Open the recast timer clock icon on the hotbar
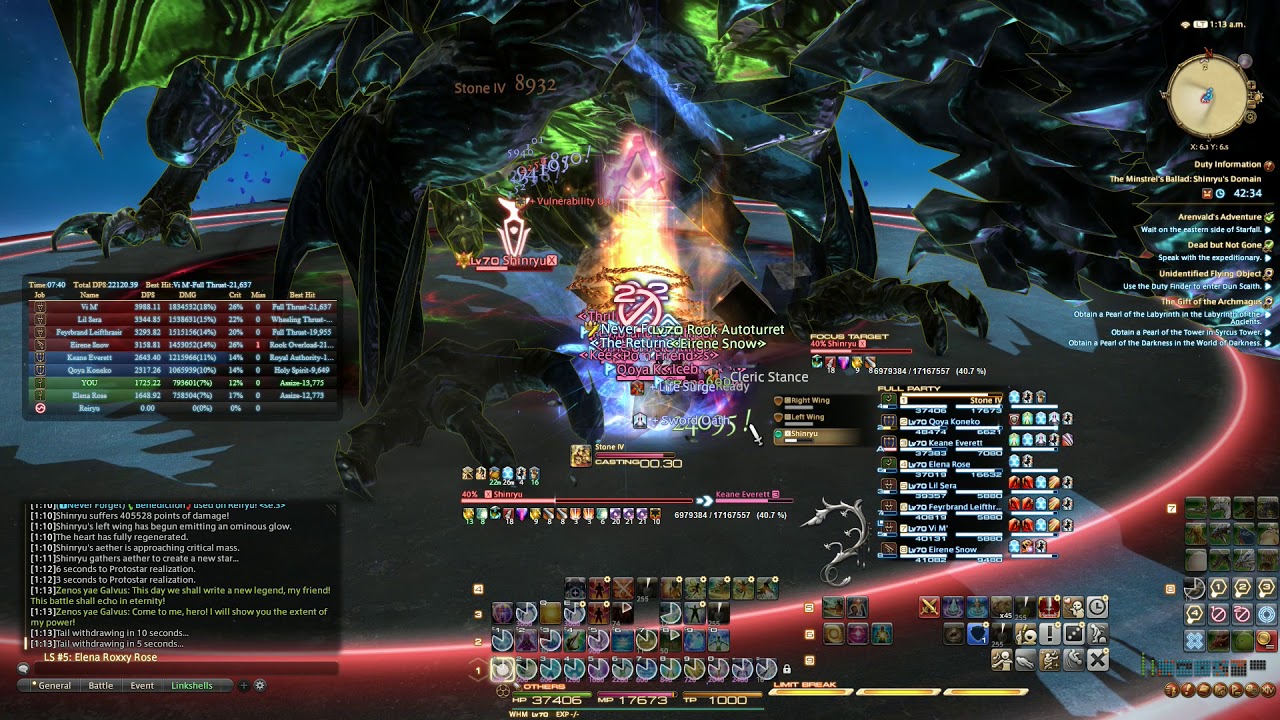The height and width of the screenshot is (720, 1280). coord(1095,608)
